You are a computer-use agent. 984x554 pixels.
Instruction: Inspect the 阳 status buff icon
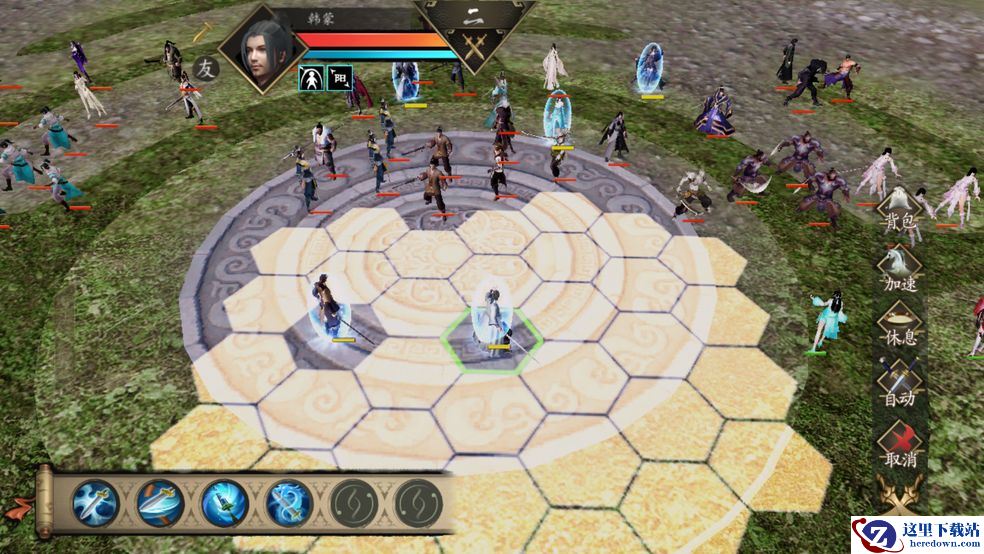click(338, 79)
